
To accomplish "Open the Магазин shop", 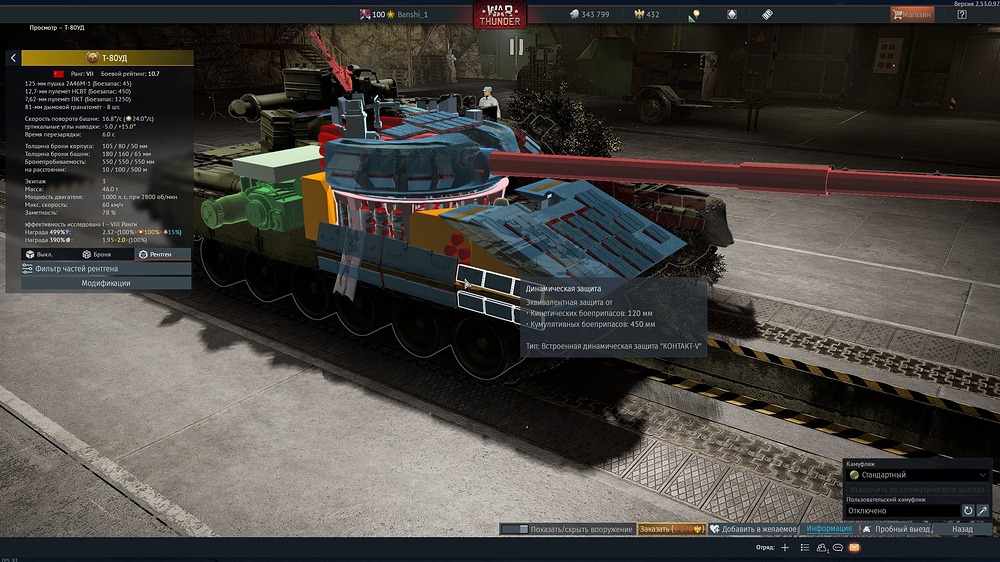I will (912, 14).
